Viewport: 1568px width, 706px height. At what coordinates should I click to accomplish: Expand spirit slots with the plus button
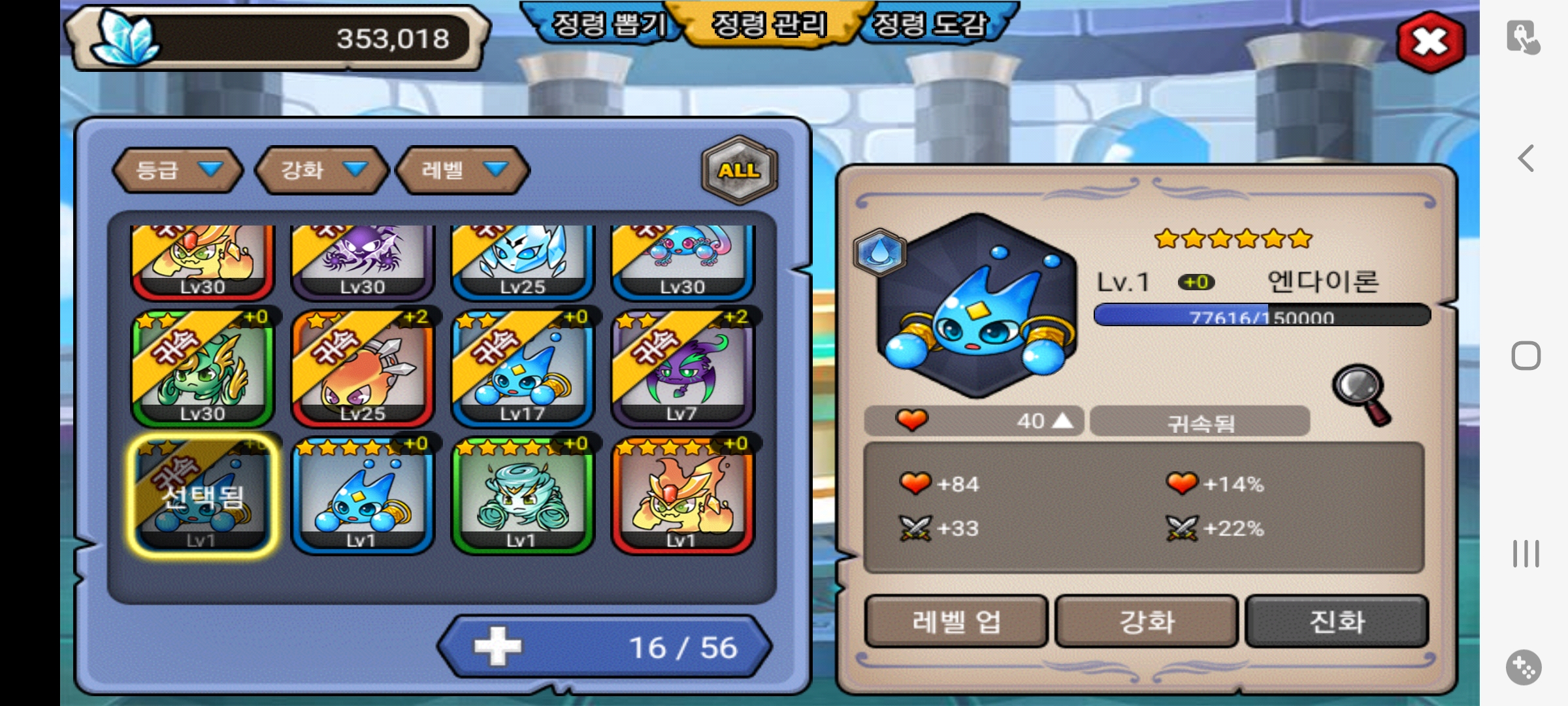click(x=498, y=647)
